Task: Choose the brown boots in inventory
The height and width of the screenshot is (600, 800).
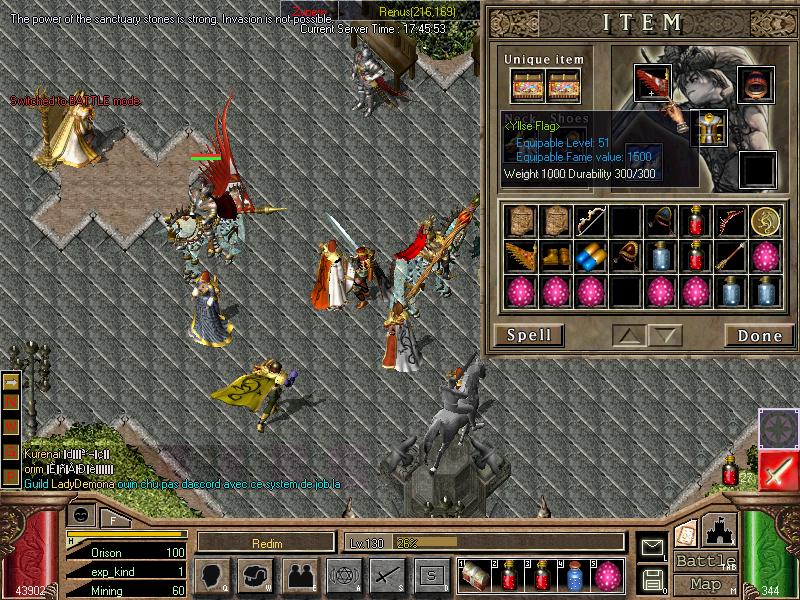Action: (x=555, y=257)
